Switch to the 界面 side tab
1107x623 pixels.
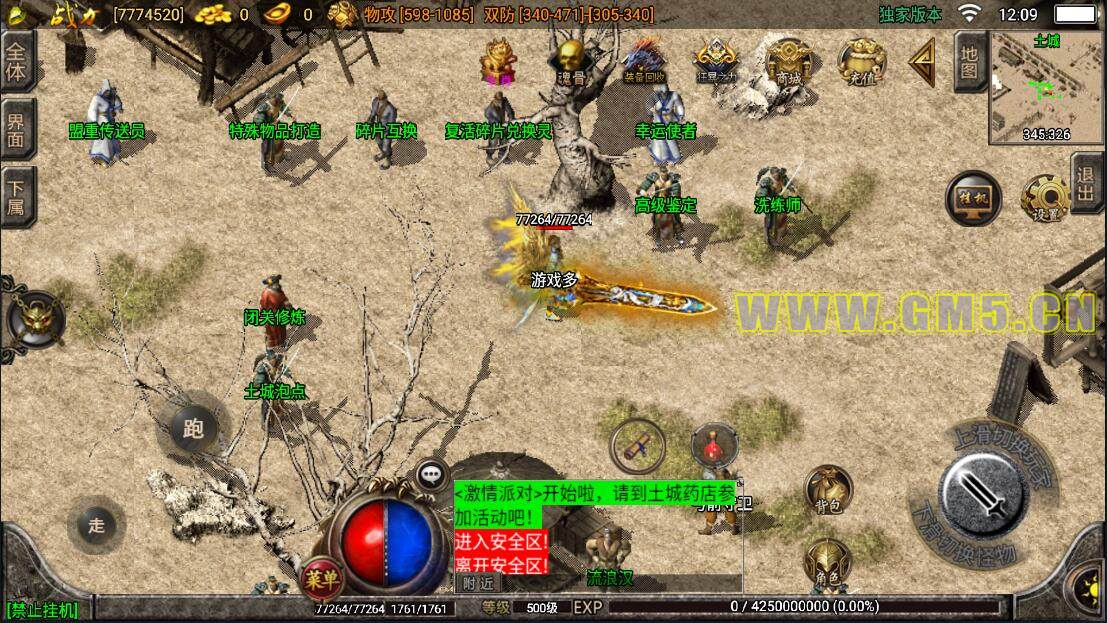(18, 128)
